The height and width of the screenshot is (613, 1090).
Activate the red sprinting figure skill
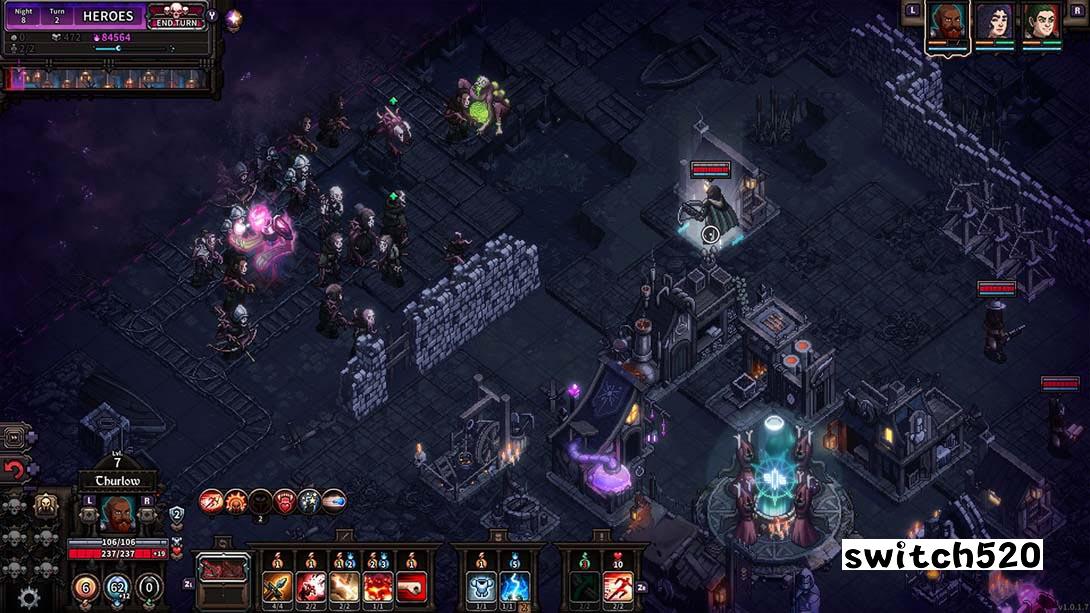[x=617, y=584]
